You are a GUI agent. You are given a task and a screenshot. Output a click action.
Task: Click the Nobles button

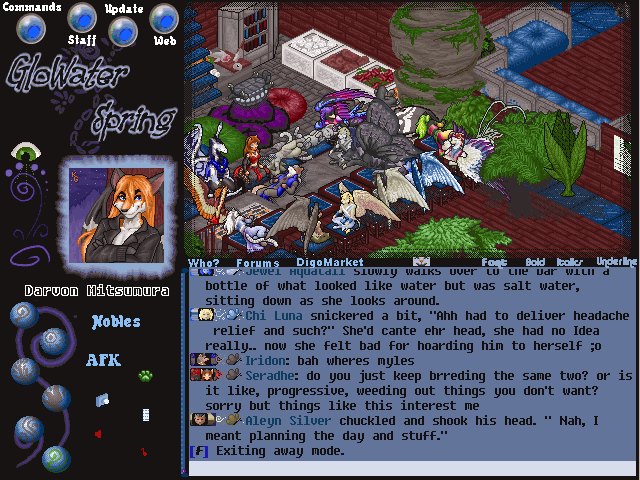[116, 323]
